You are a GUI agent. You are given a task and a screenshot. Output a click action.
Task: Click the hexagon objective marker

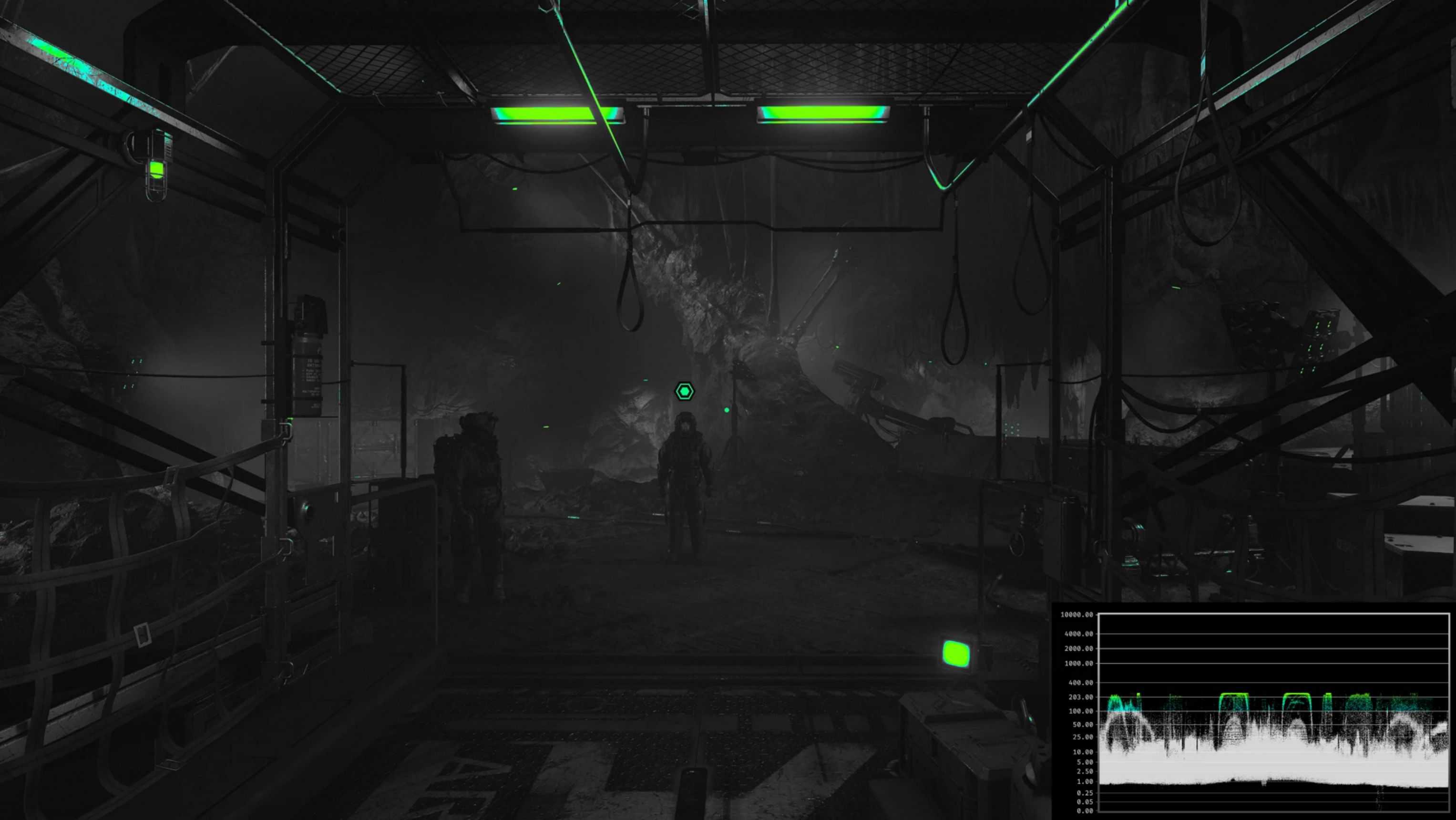coord(685,391)
